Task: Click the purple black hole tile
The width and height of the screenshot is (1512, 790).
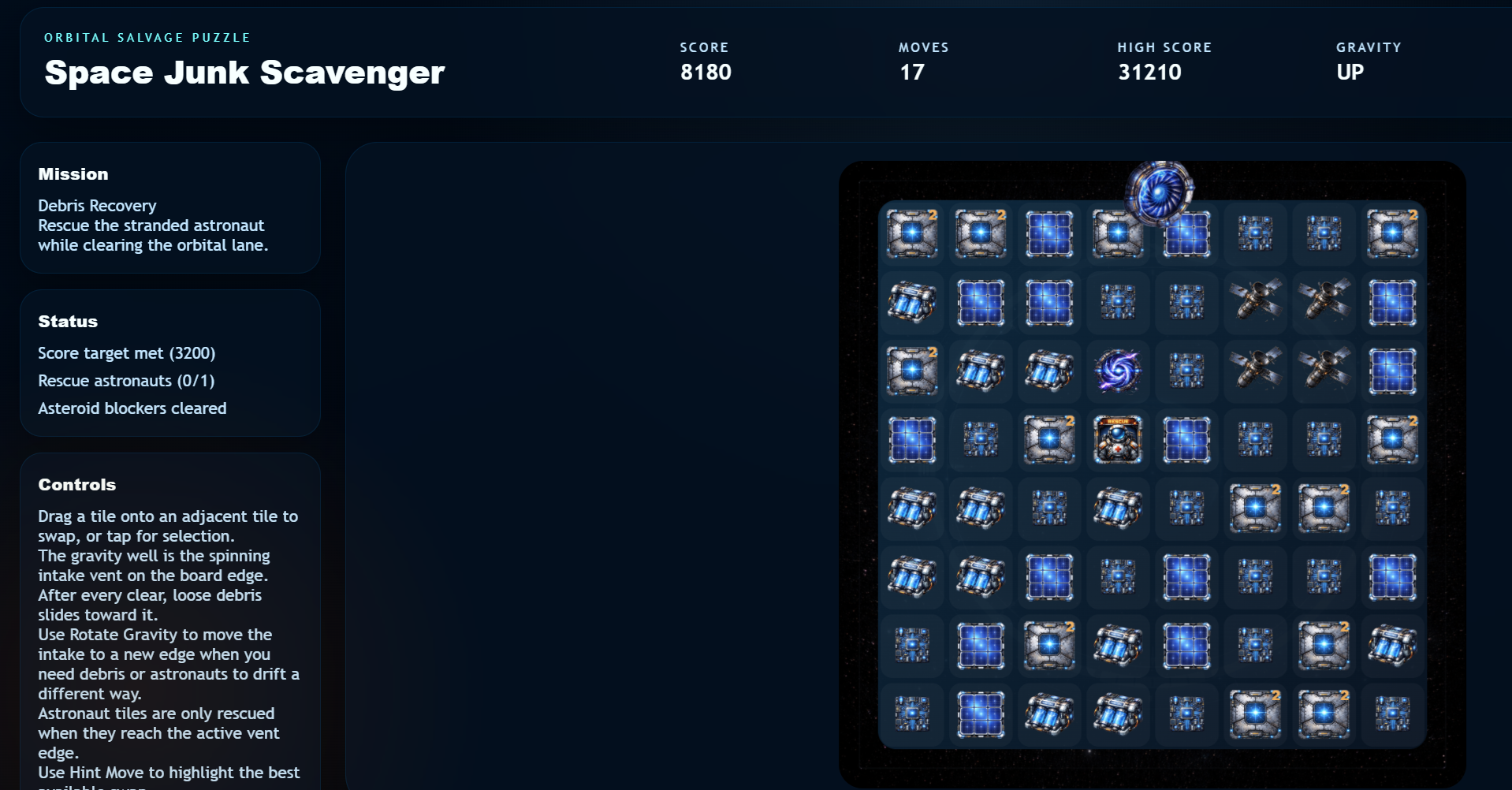Action: pos(1118,371)
